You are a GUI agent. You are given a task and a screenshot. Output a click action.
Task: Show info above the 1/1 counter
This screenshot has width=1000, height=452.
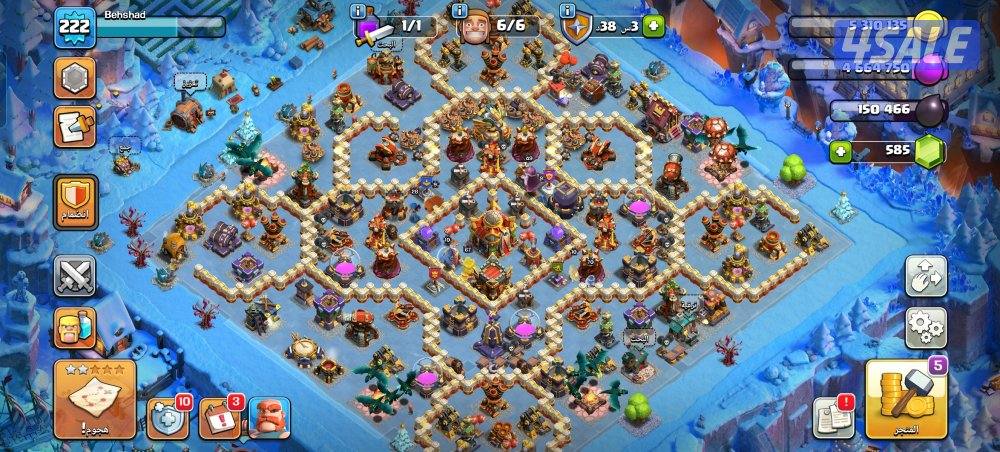(359, 10)
